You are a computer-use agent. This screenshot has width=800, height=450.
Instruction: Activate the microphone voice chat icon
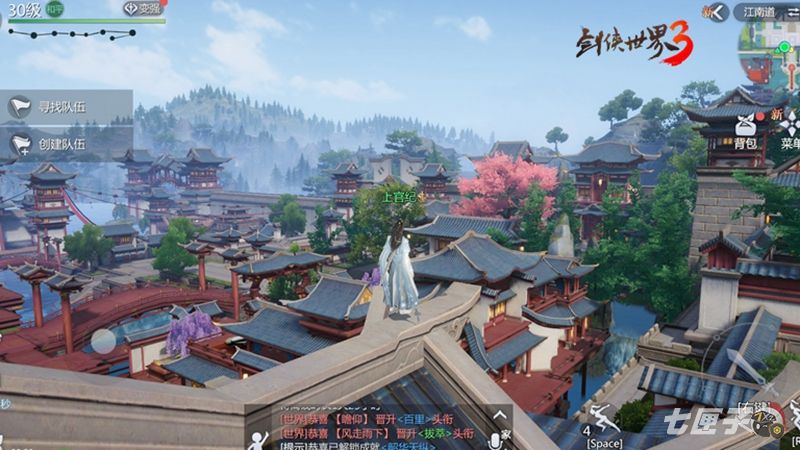coord(496,440)
